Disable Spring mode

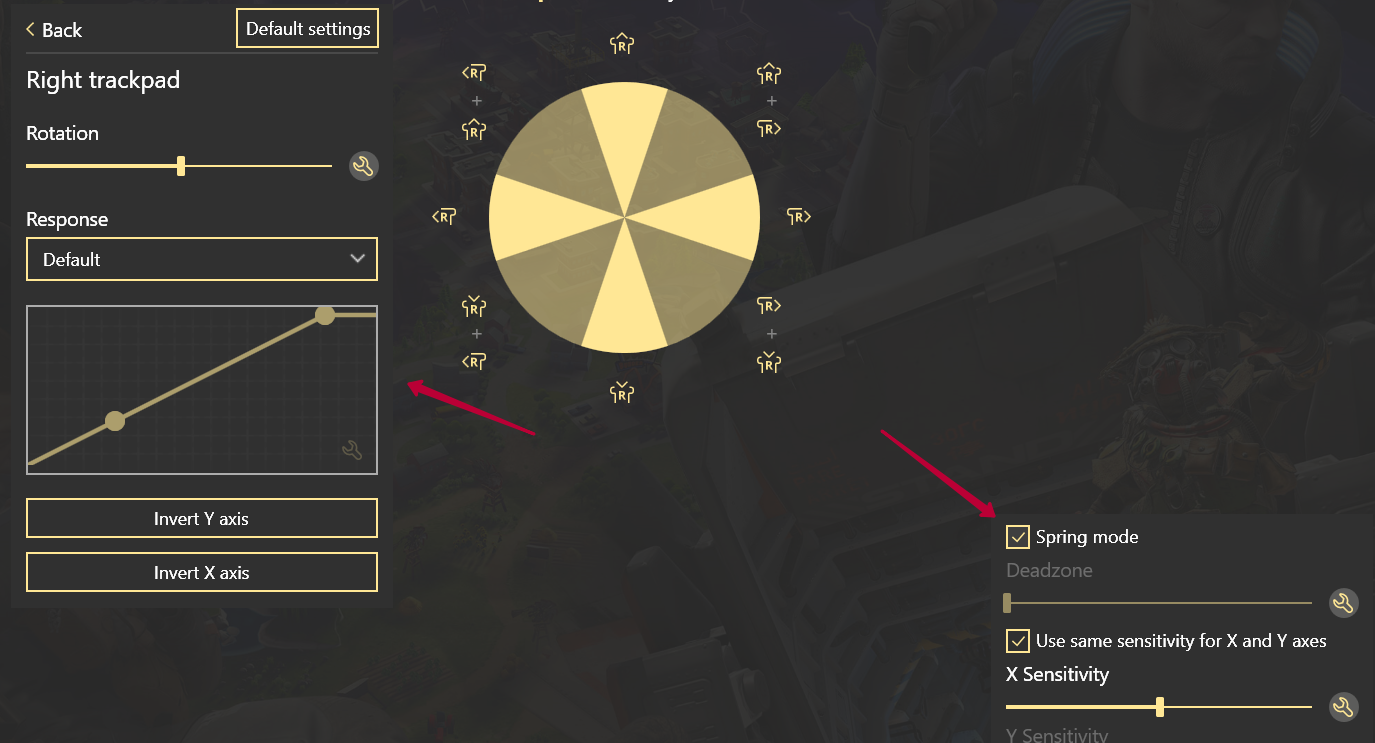point(1018,537)
